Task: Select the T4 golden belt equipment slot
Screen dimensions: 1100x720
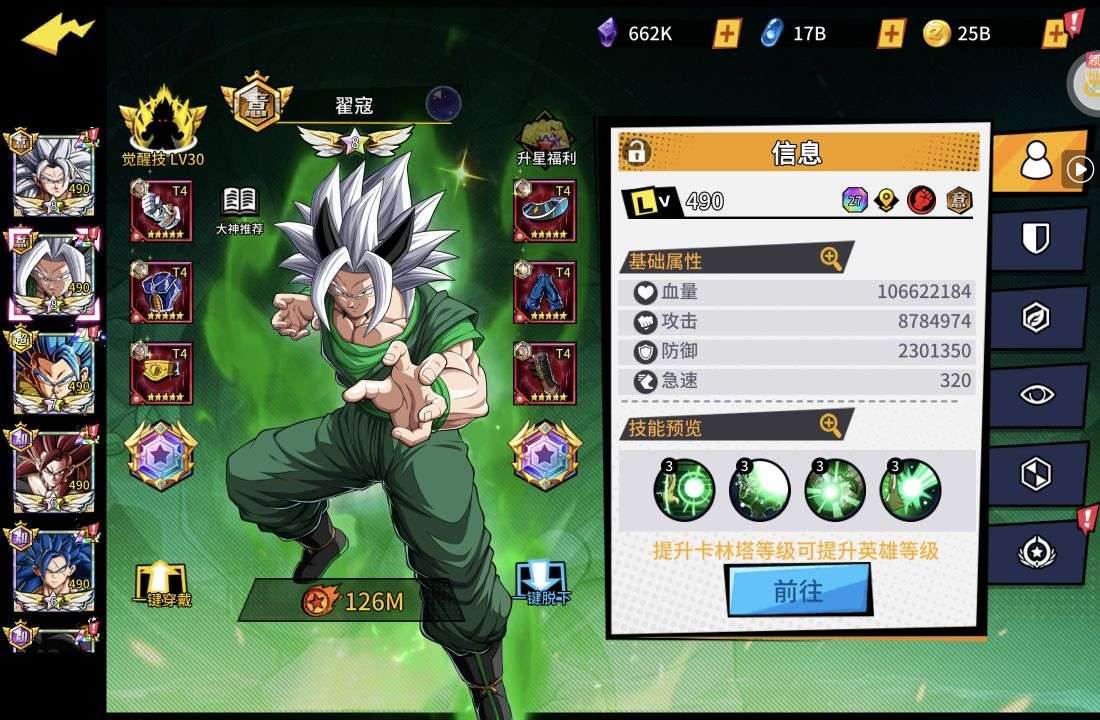Action: (x=161, y=373)
